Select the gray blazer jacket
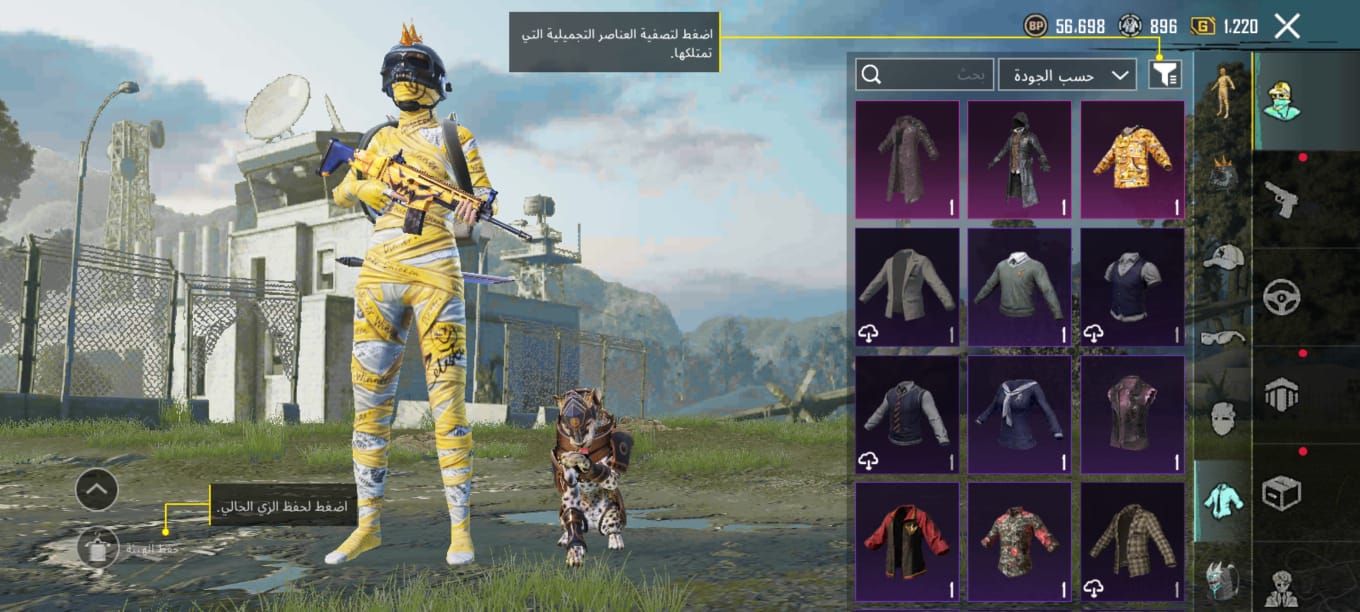Image resolution: width=1360 pixels, height=612 pixels. 907,287
